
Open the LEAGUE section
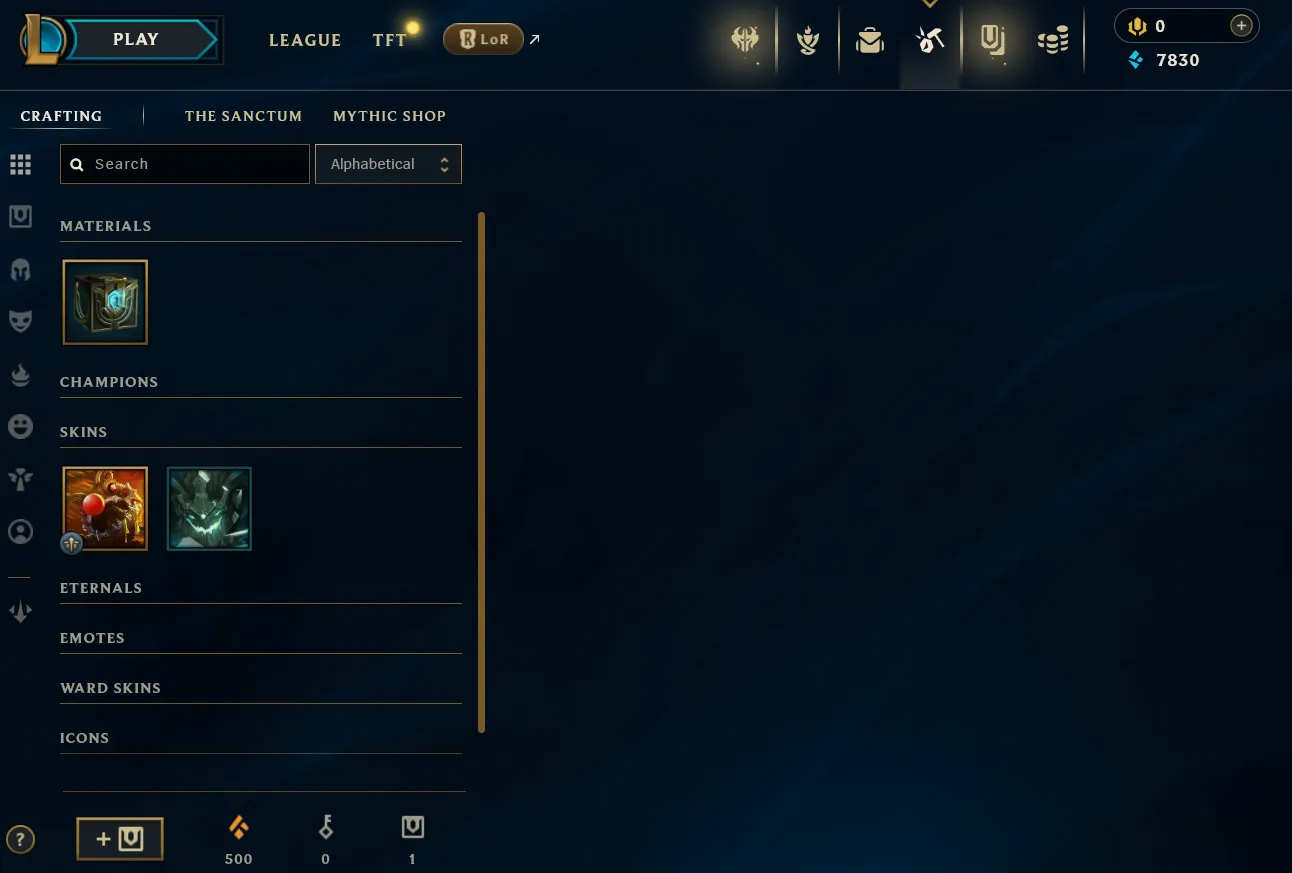click(x=305, y=40)
